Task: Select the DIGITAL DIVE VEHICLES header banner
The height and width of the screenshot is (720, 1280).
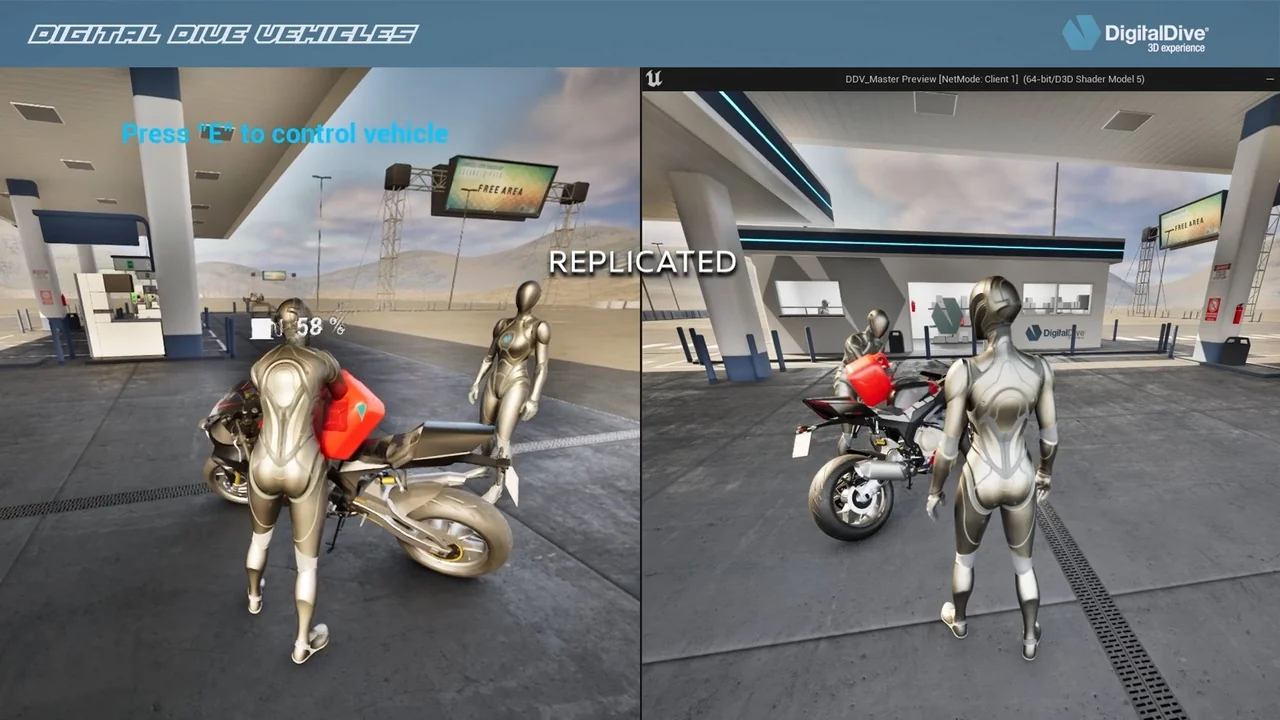Action: (220, 32)
